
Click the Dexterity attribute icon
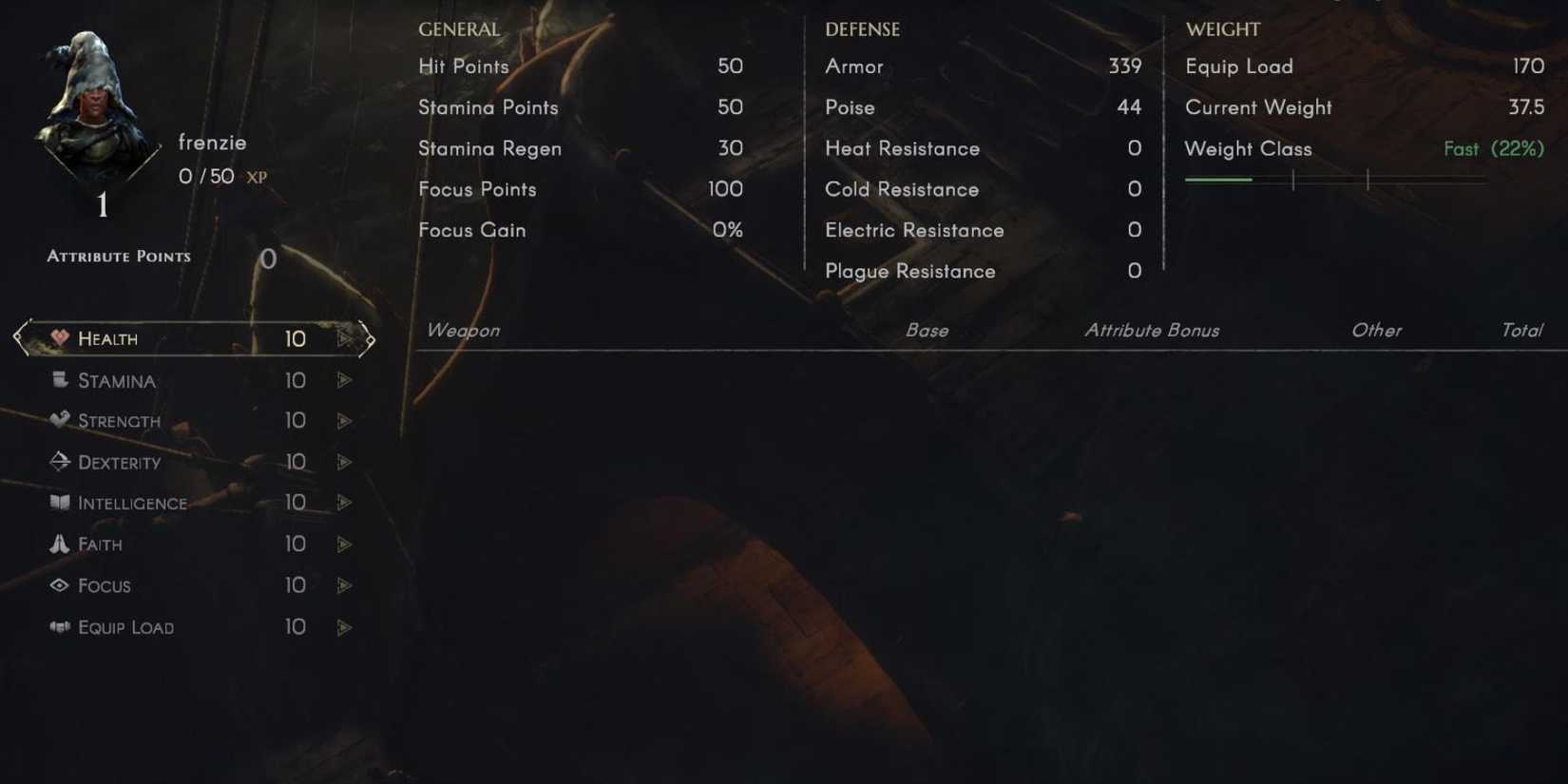61,463
